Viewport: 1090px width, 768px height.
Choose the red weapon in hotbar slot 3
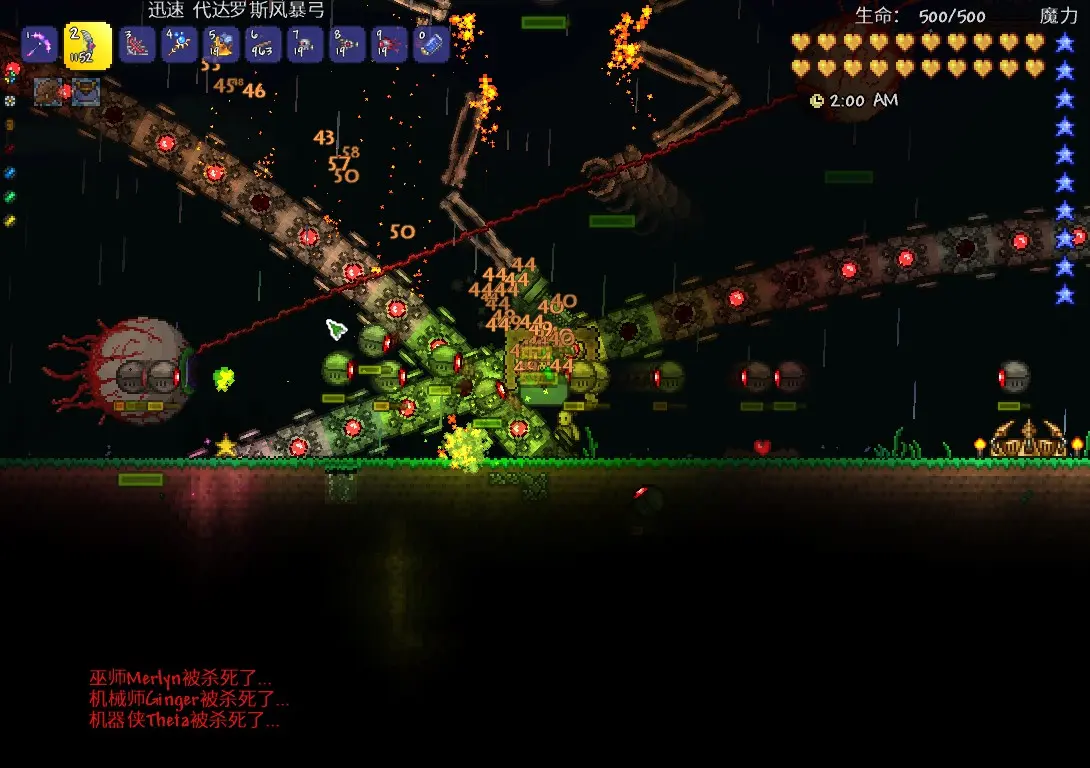tap(136, 45)
